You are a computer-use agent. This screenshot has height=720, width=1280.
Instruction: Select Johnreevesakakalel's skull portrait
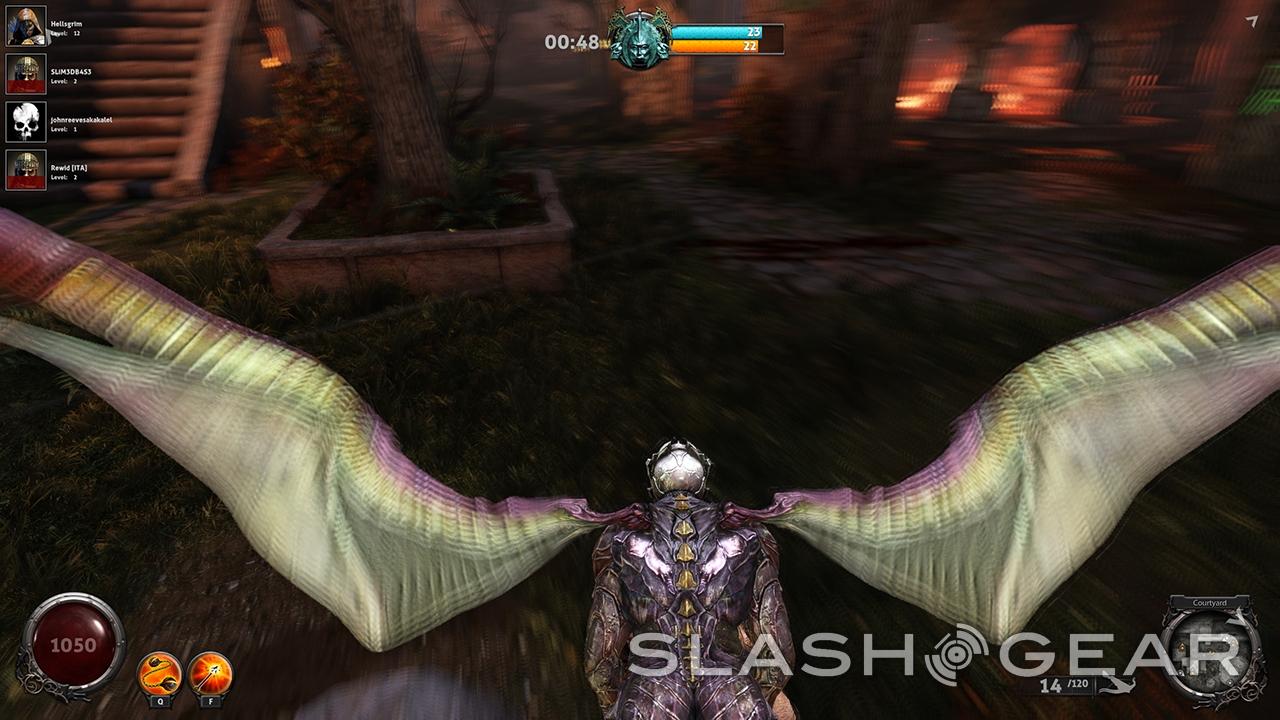(26, 122)
